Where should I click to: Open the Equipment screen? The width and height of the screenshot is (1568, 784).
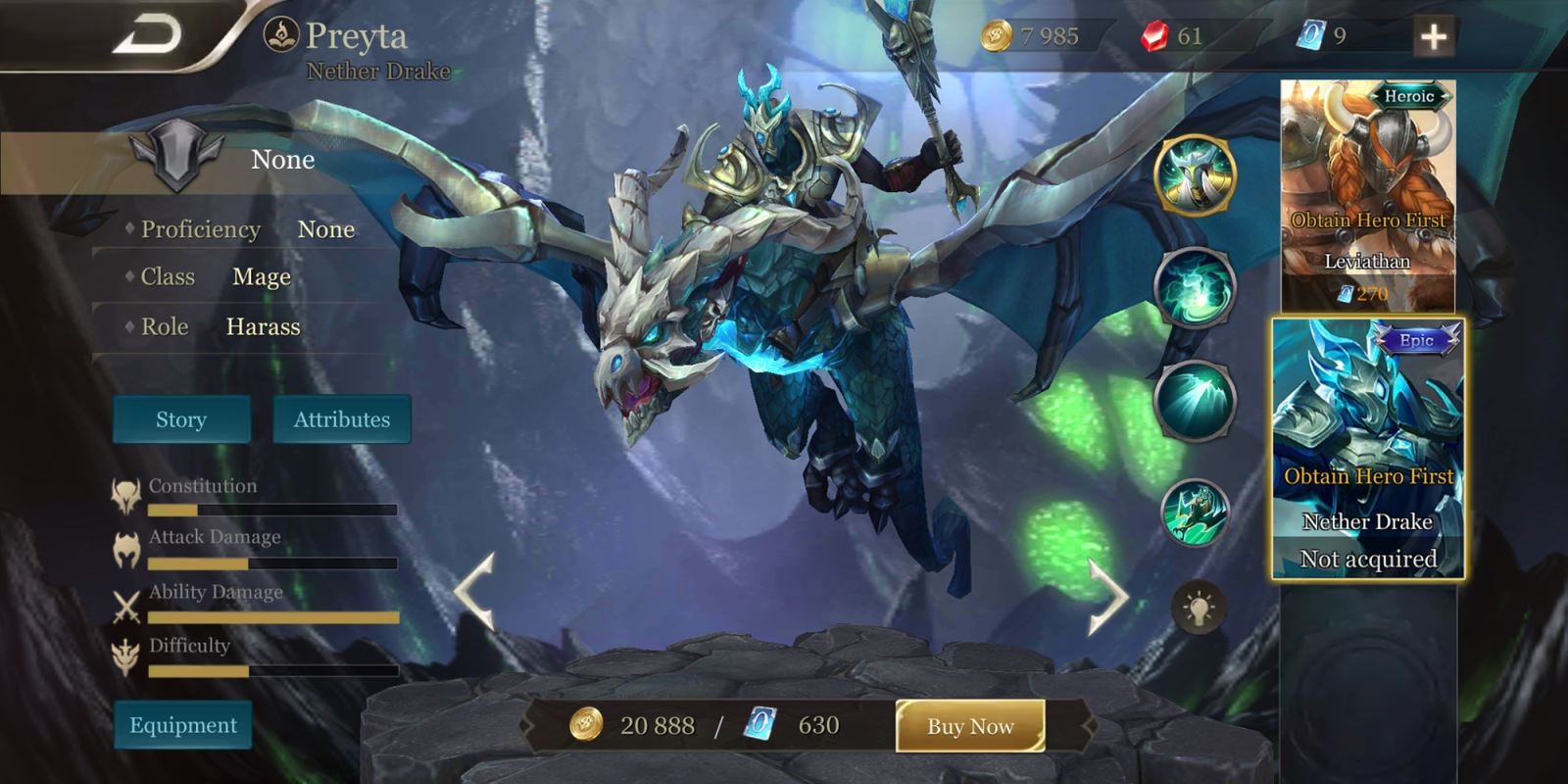183,725
